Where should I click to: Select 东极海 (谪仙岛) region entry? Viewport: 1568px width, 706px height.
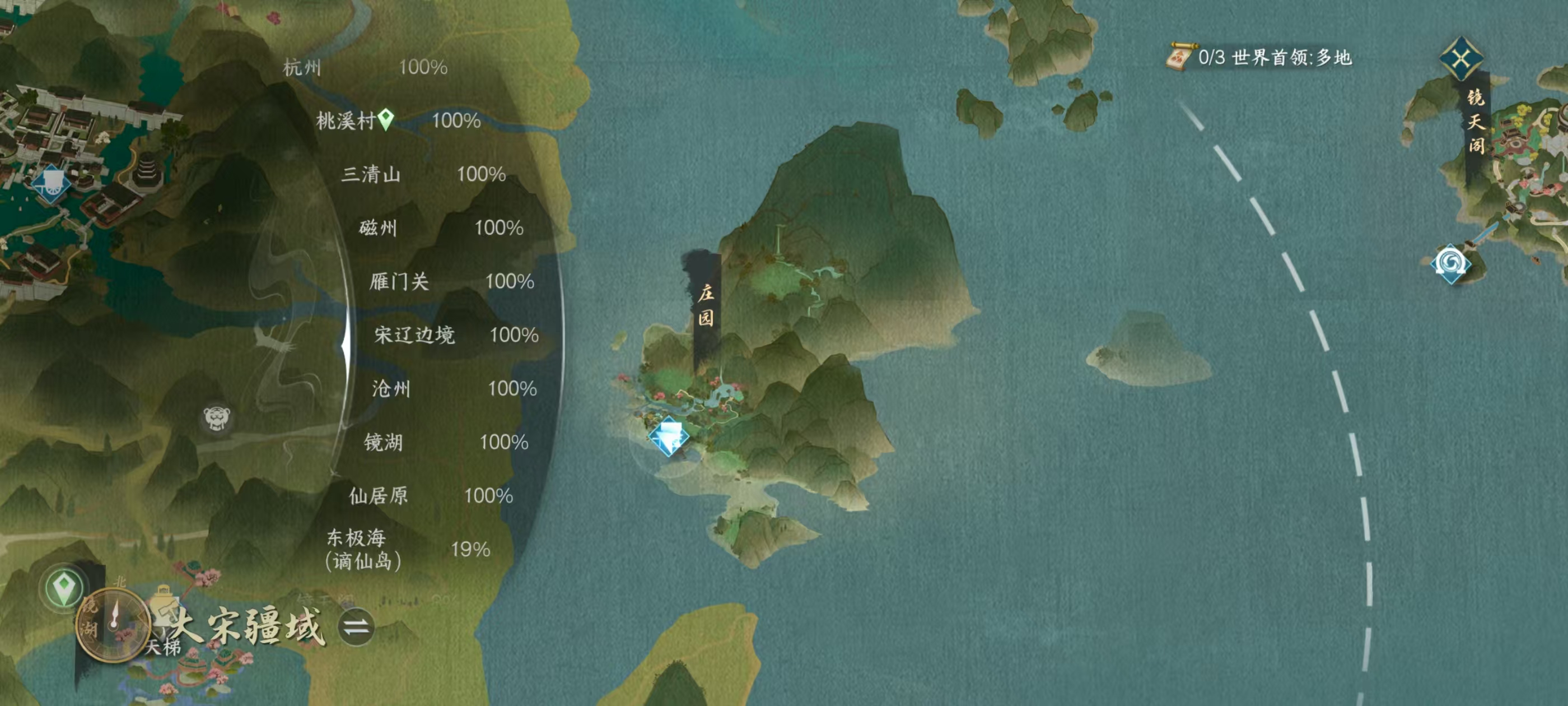coord(363,550)
